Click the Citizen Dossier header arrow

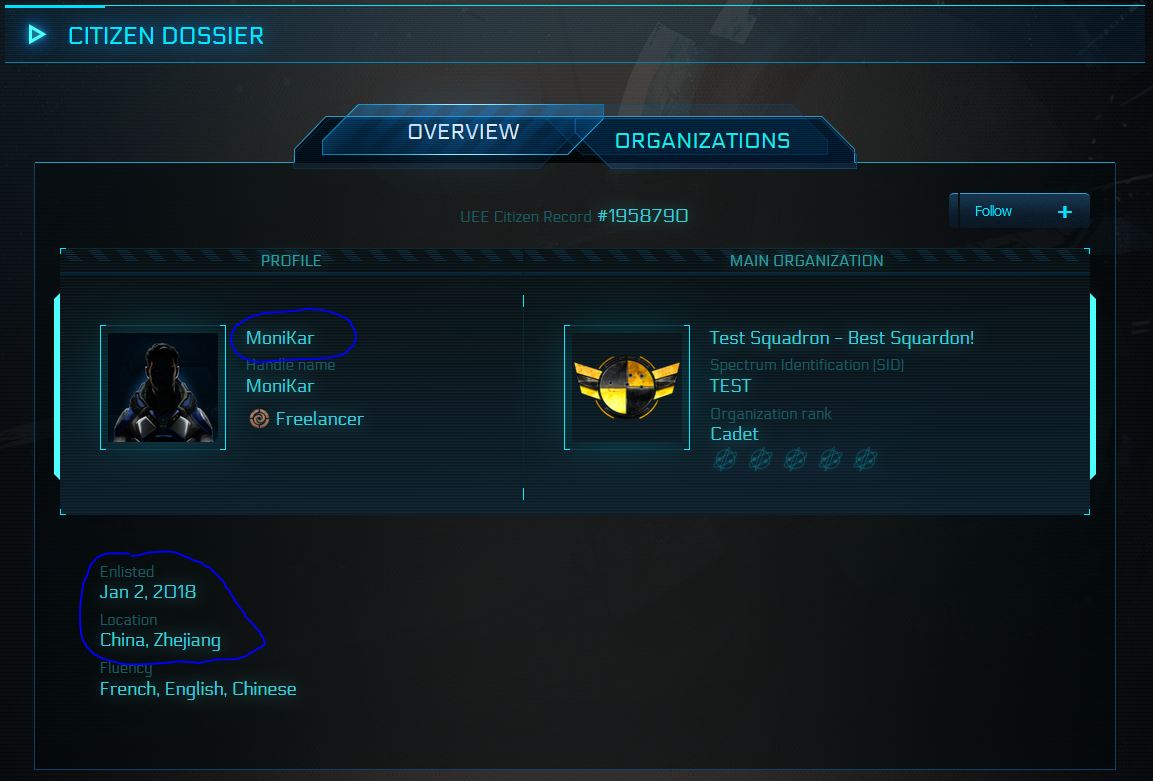37,35
